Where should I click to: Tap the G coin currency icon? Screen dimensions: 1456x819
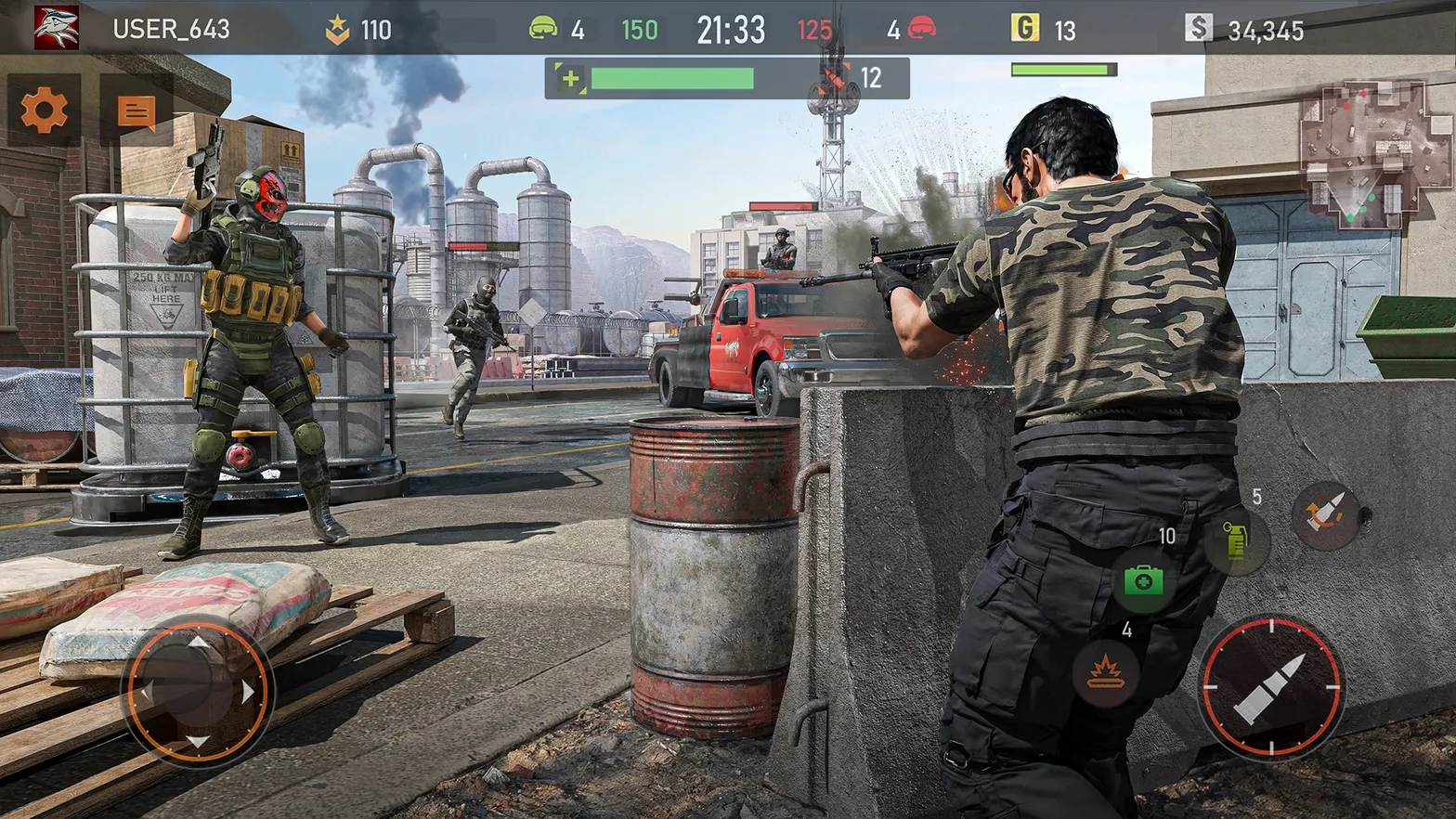(x=1025, y=28)
